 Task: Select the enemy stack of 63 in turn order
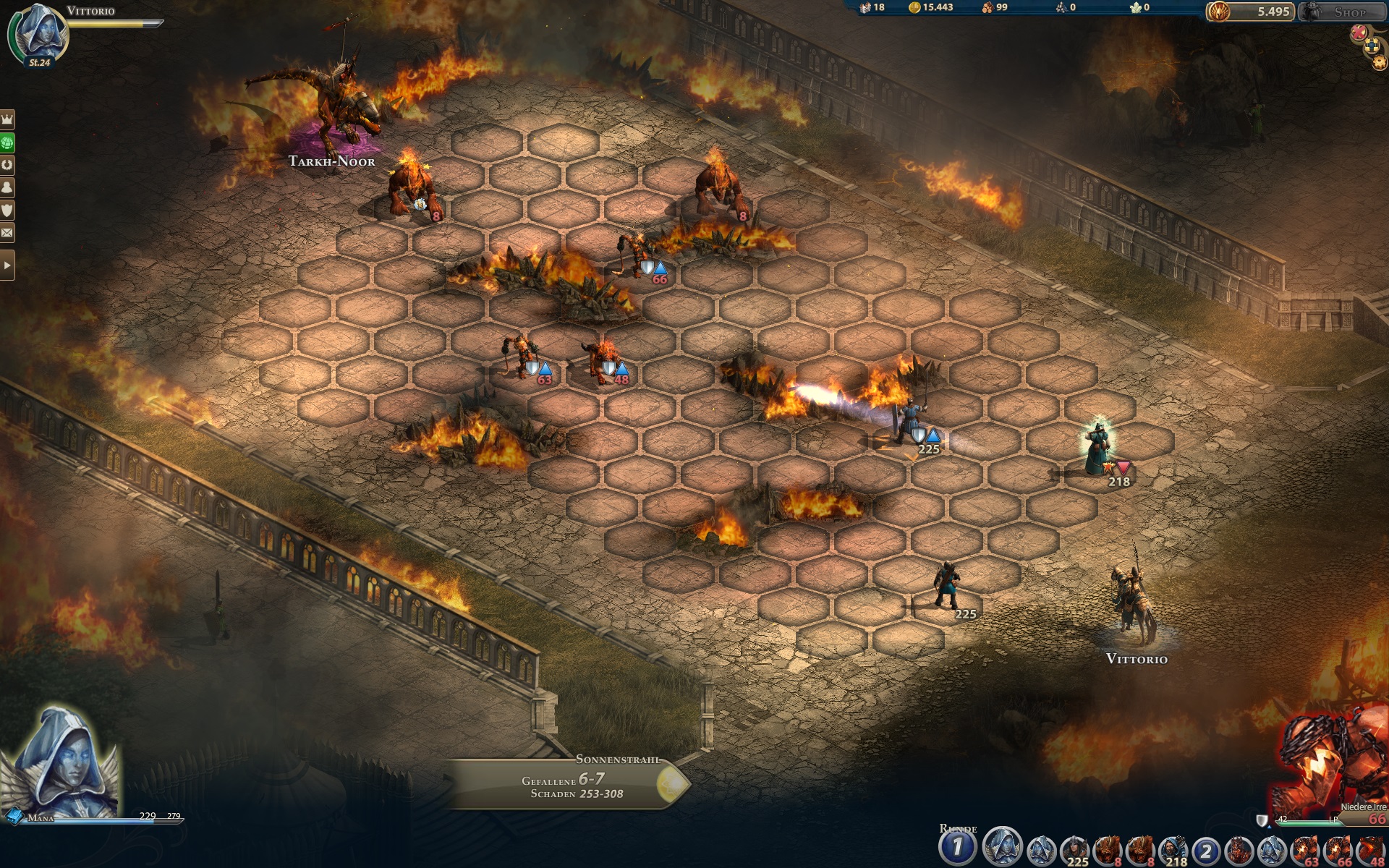point(1307,849)
